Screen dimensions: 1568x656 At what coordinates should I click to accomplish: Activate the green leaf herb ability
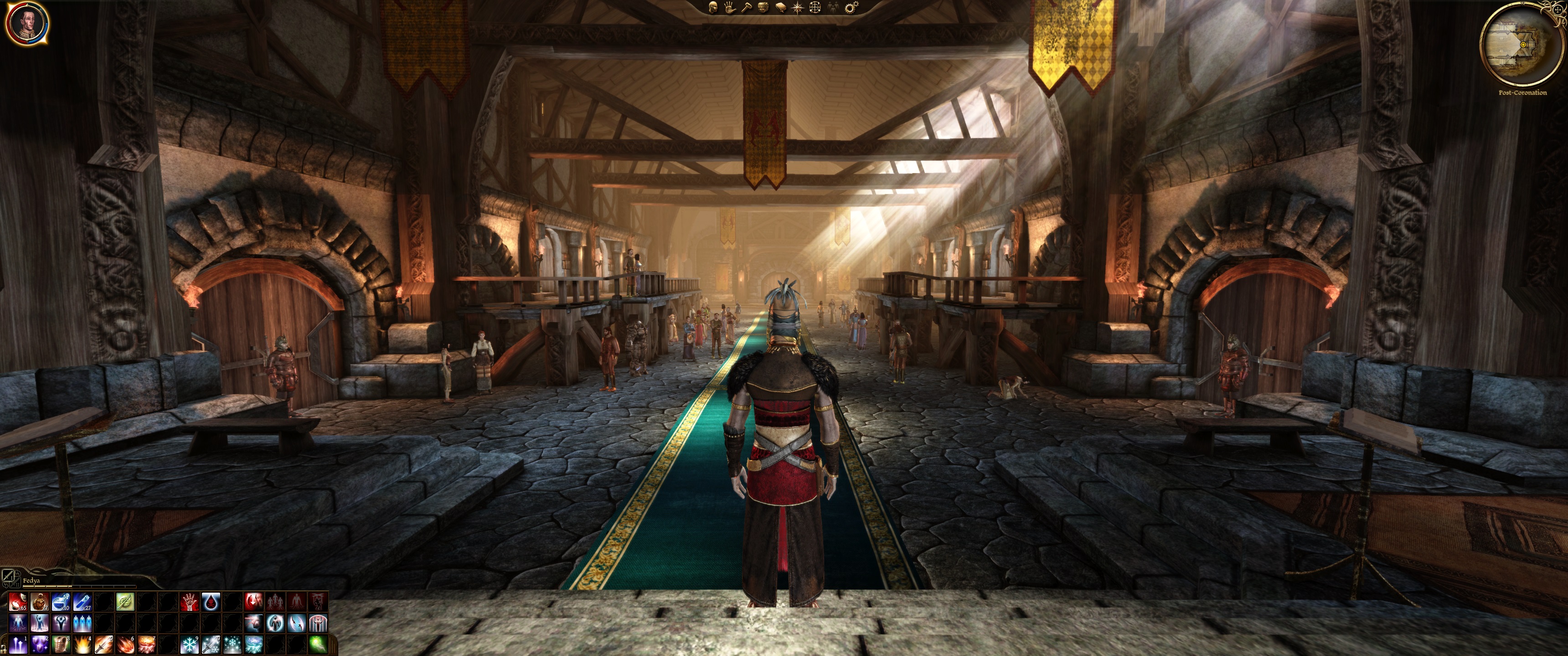point(125,602)
